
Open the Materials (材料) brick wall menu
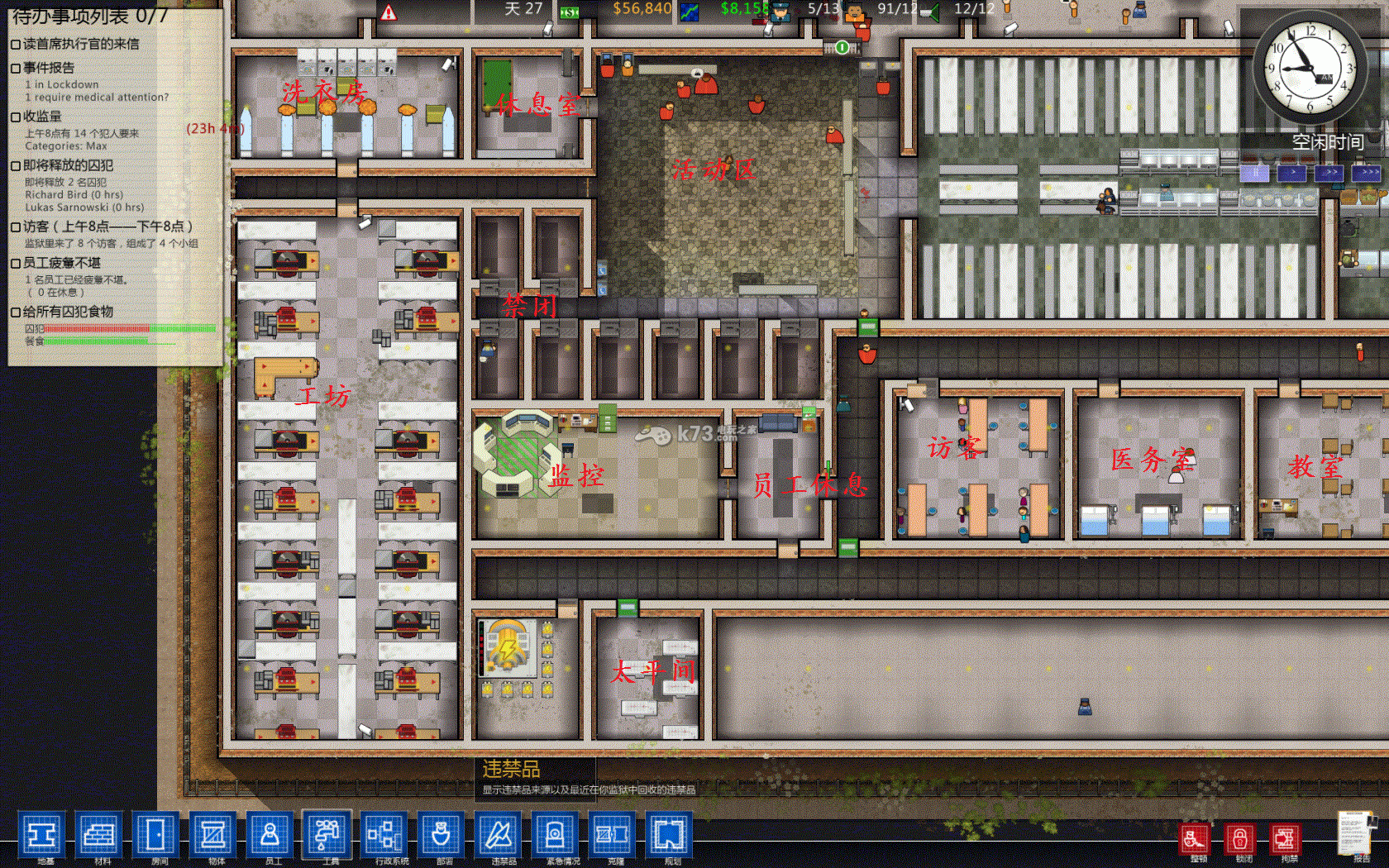click(98, 836)
